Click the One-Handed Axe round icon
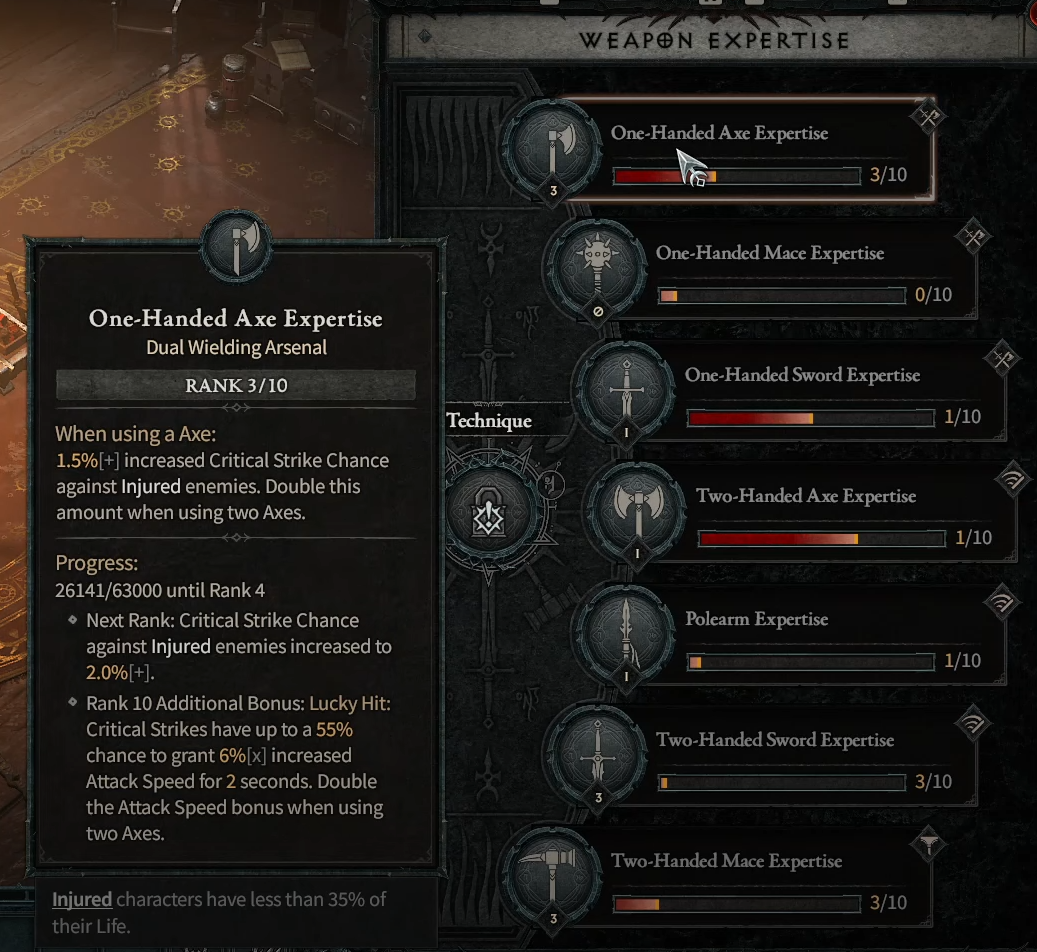The width and height of the screenshot is (1037, 952). (x=552, y=148)
